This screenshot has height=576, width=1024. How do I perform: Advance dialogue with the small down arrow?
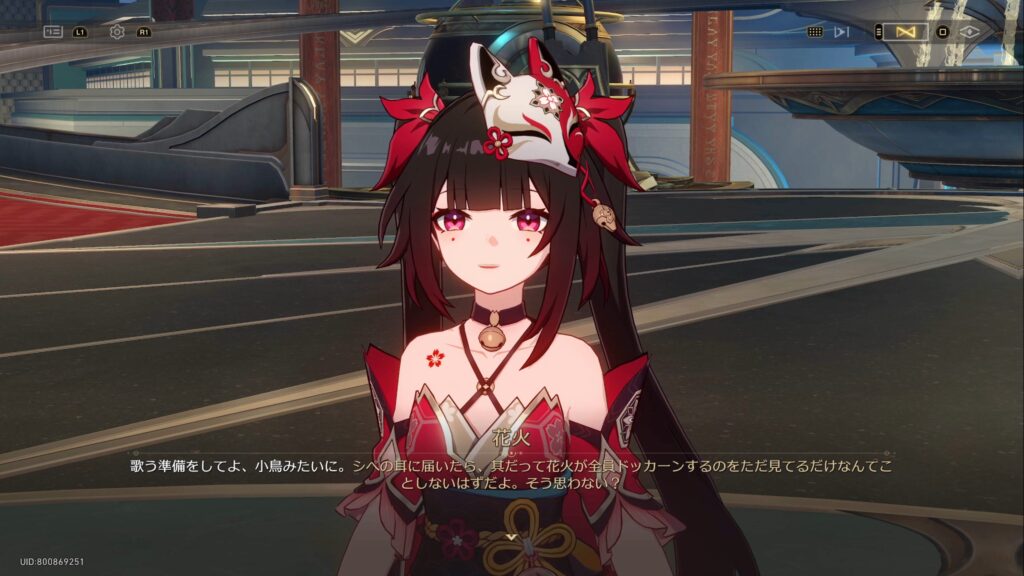[x=512, y=537]
